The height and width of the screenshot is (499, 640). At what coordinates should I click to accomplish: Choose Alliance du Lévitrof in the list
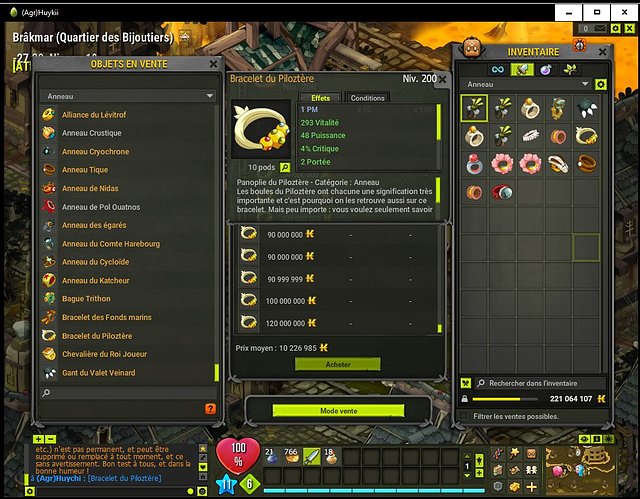tap(98, 115)
